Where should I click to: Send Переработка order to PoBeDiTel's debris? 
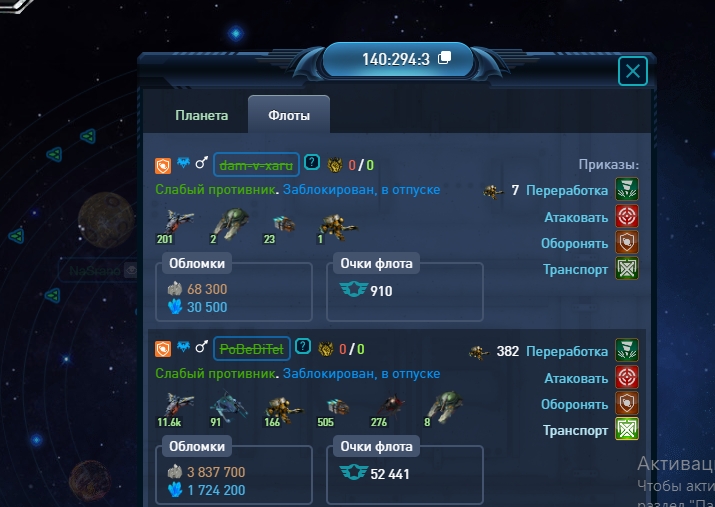tap(627, 352)
